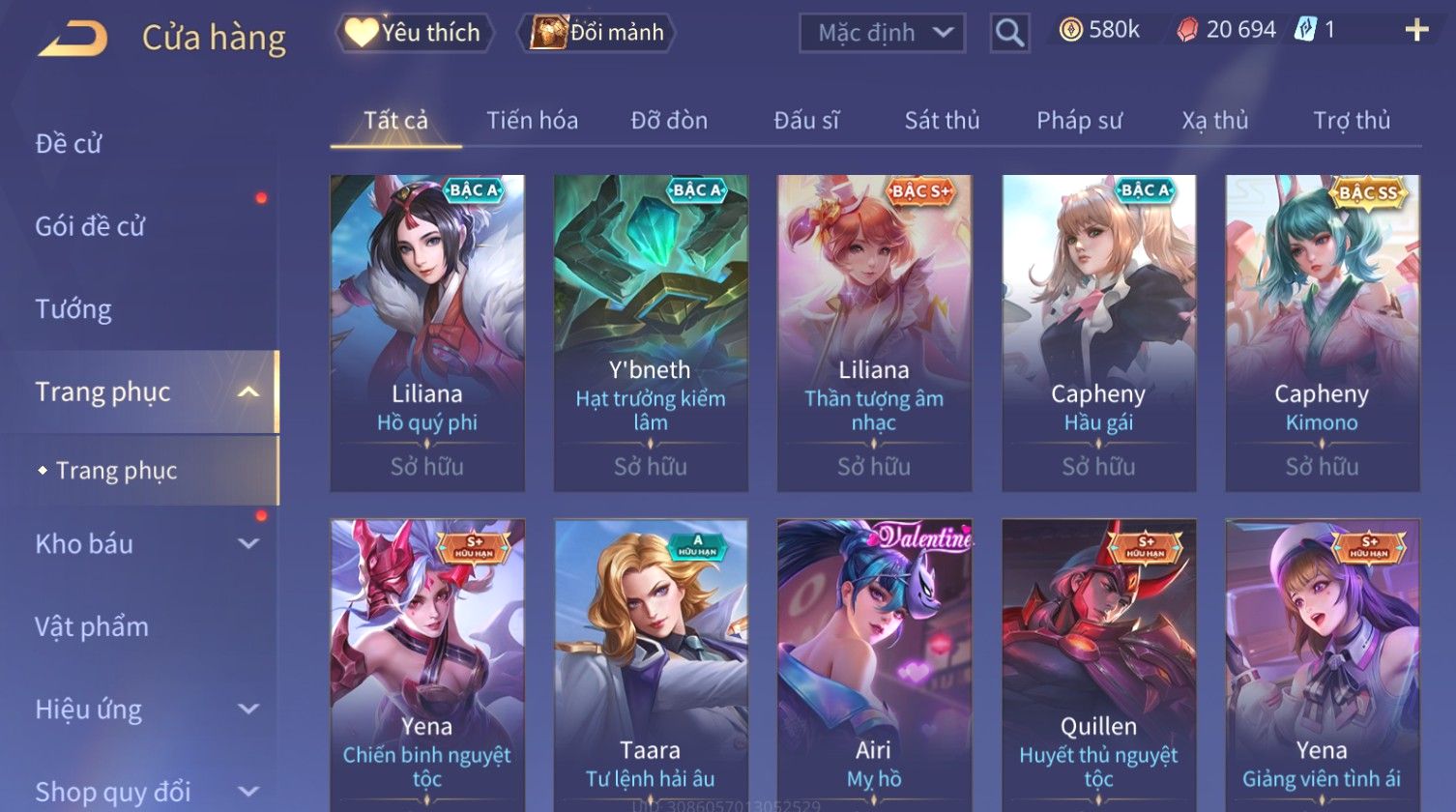This screenshot has width=1456, height=812.
Task: Choose the Capheny Kimono skin card
Action: click(1322, 333)
